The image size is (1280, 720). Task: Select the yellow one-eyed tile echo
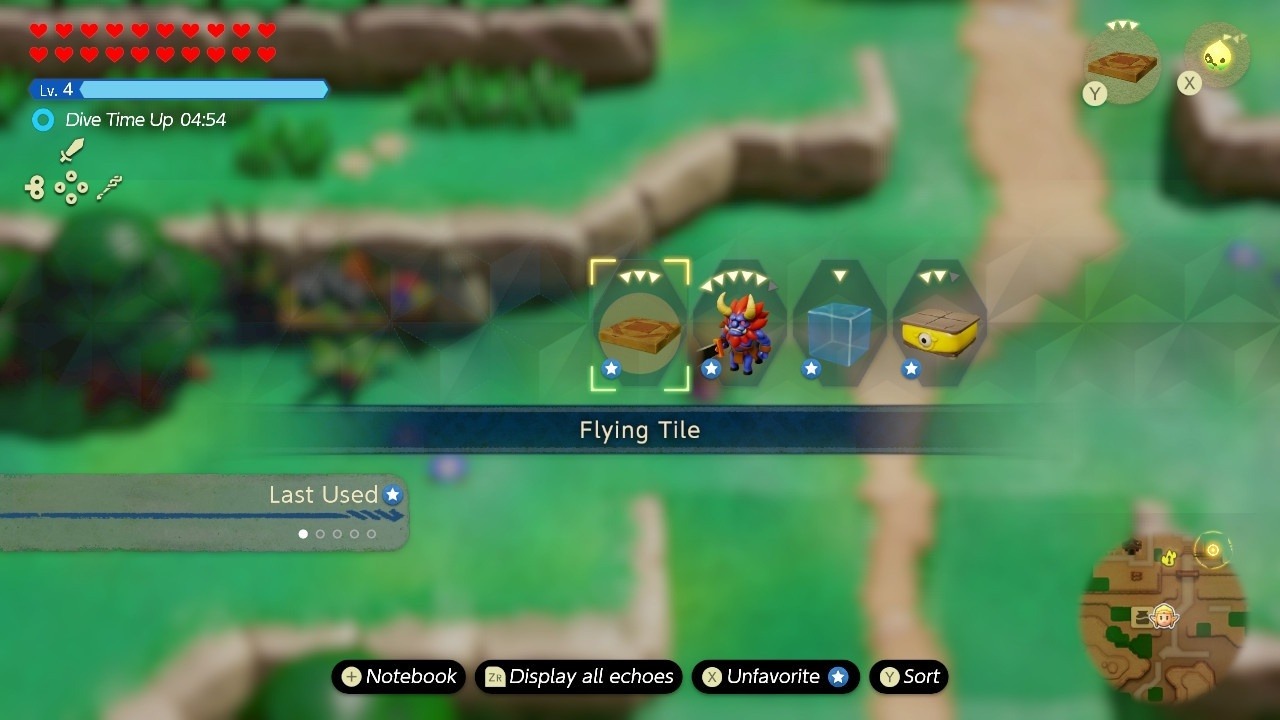938,325
